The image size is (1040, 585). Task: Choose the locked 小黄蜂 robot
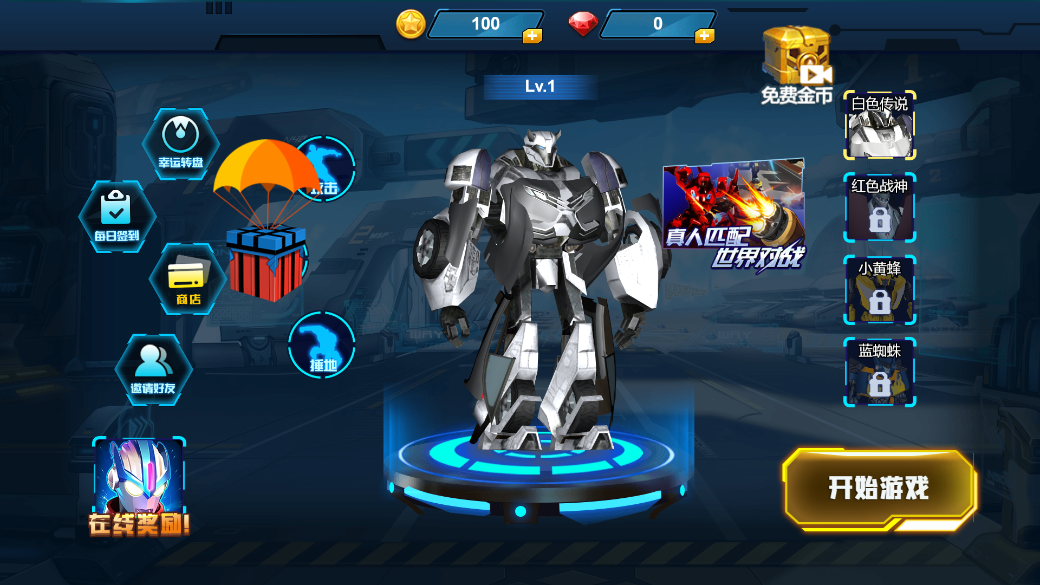(x=879, y=292)
